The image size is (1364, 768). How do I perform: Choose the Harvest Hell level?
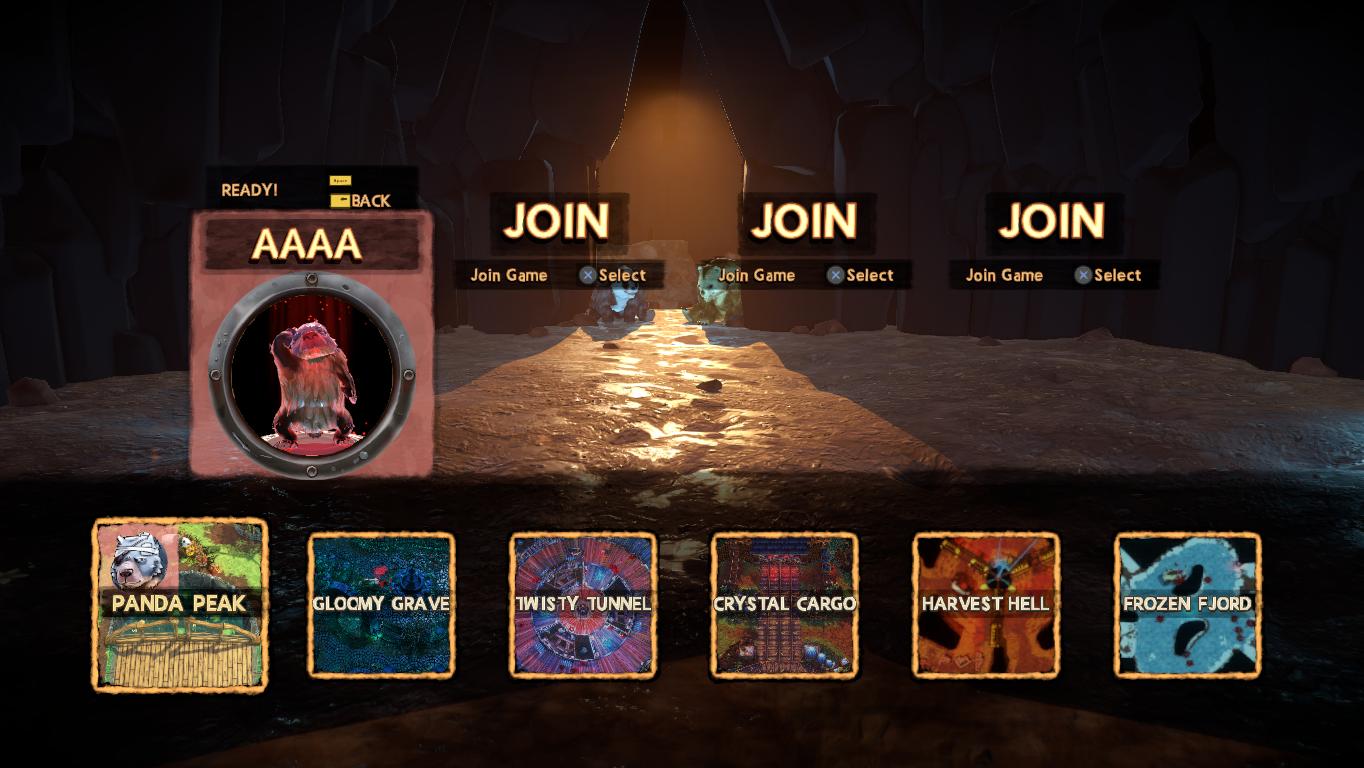[x=986, y=604]
